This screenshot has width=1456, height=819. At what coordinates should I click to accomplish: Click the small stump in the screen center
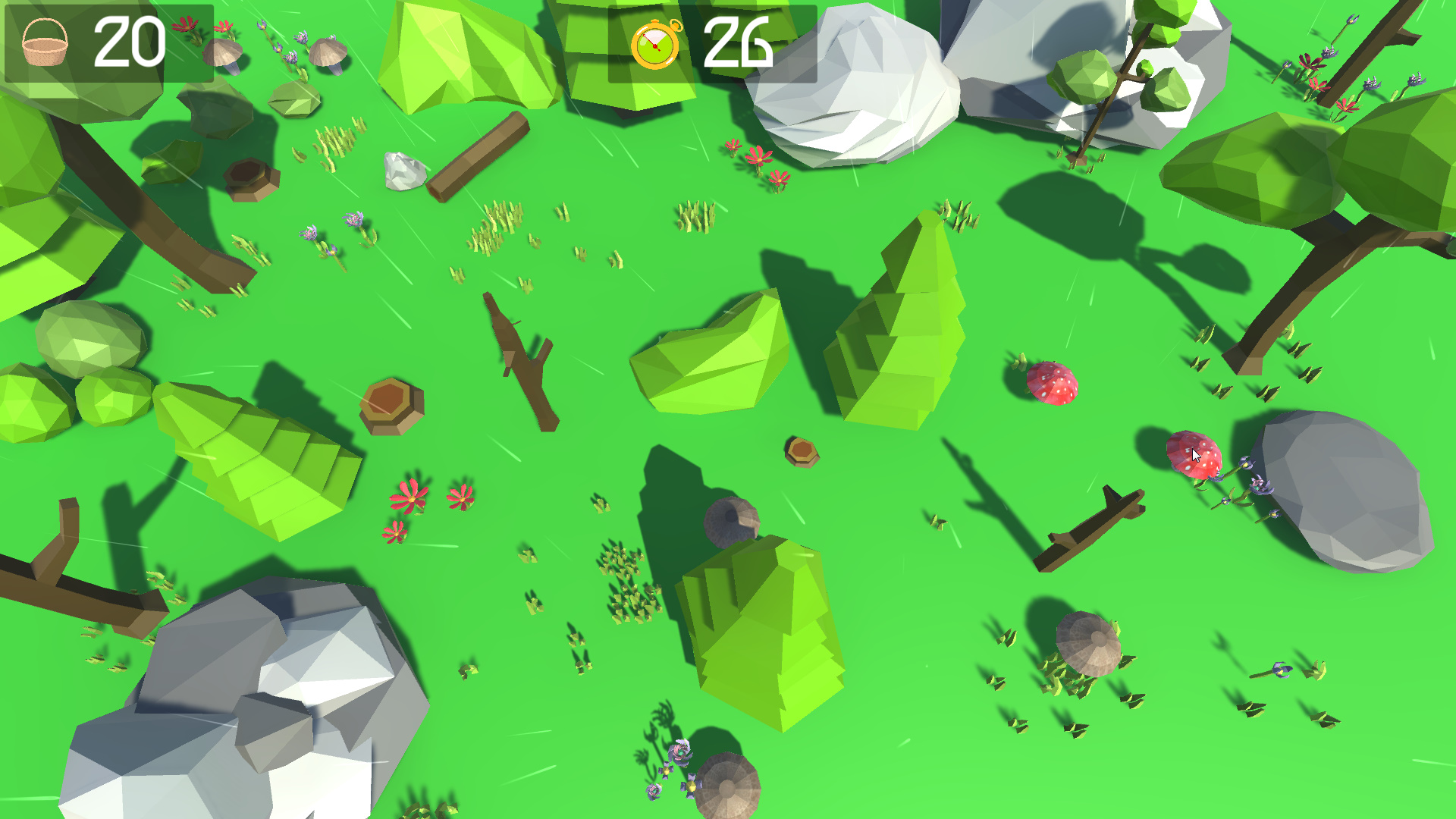(x=802, y=451)
